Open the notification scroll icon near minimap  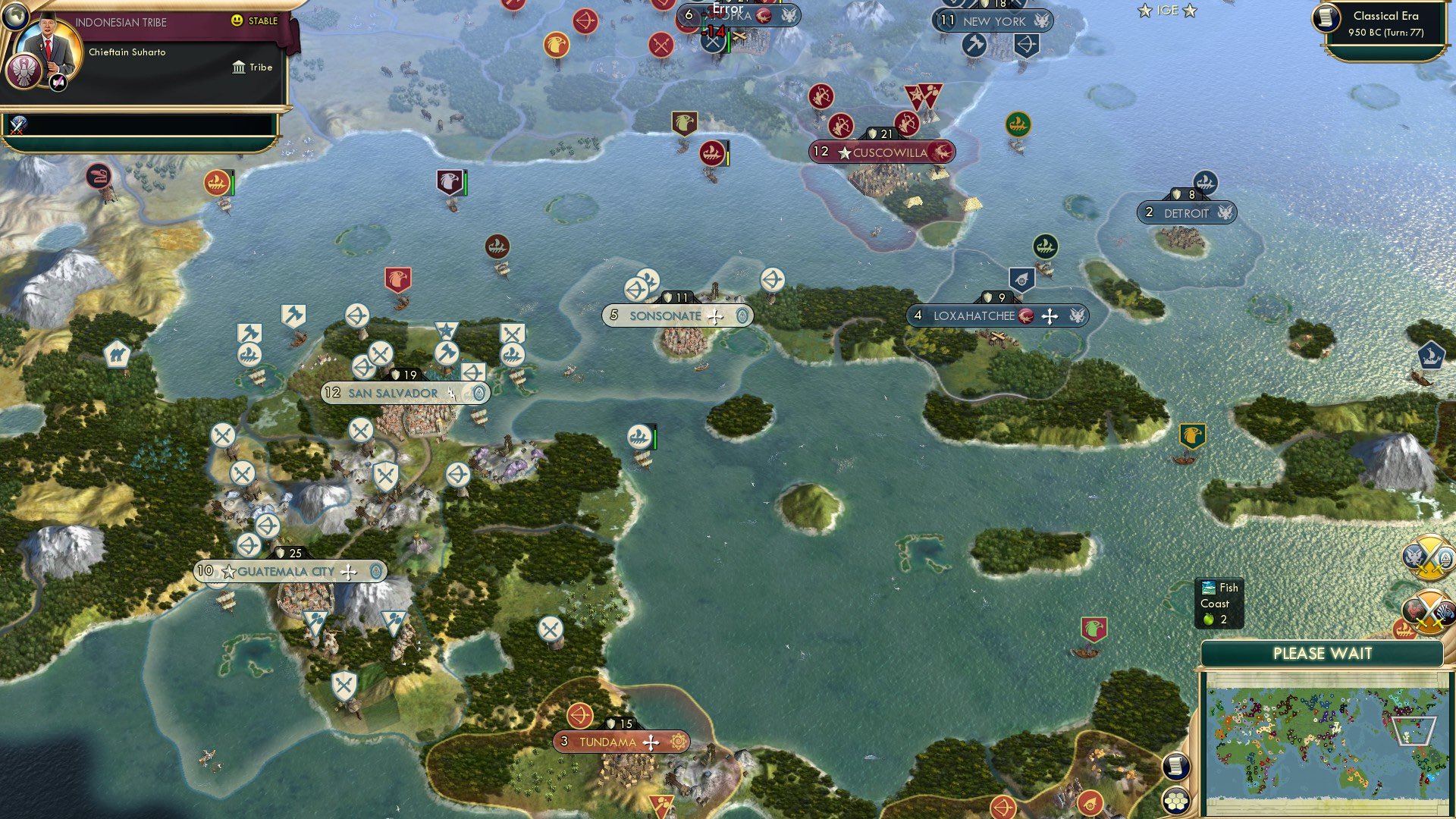[x=1176, y=767]
